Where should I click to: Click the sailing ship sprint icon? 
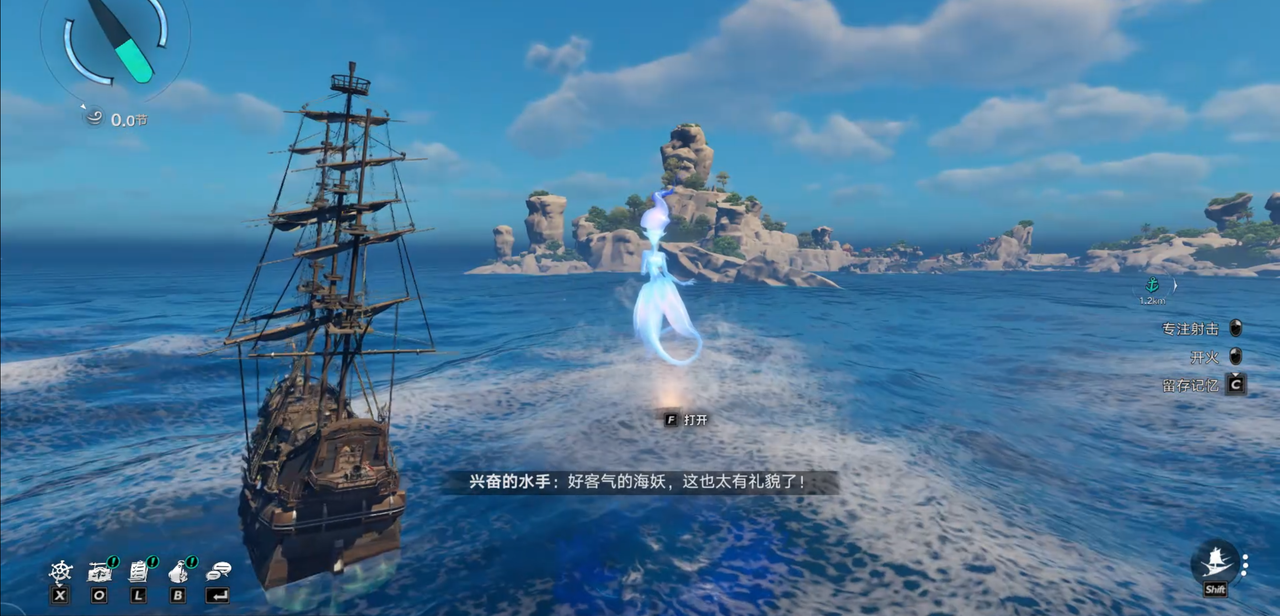point(1215,561)
